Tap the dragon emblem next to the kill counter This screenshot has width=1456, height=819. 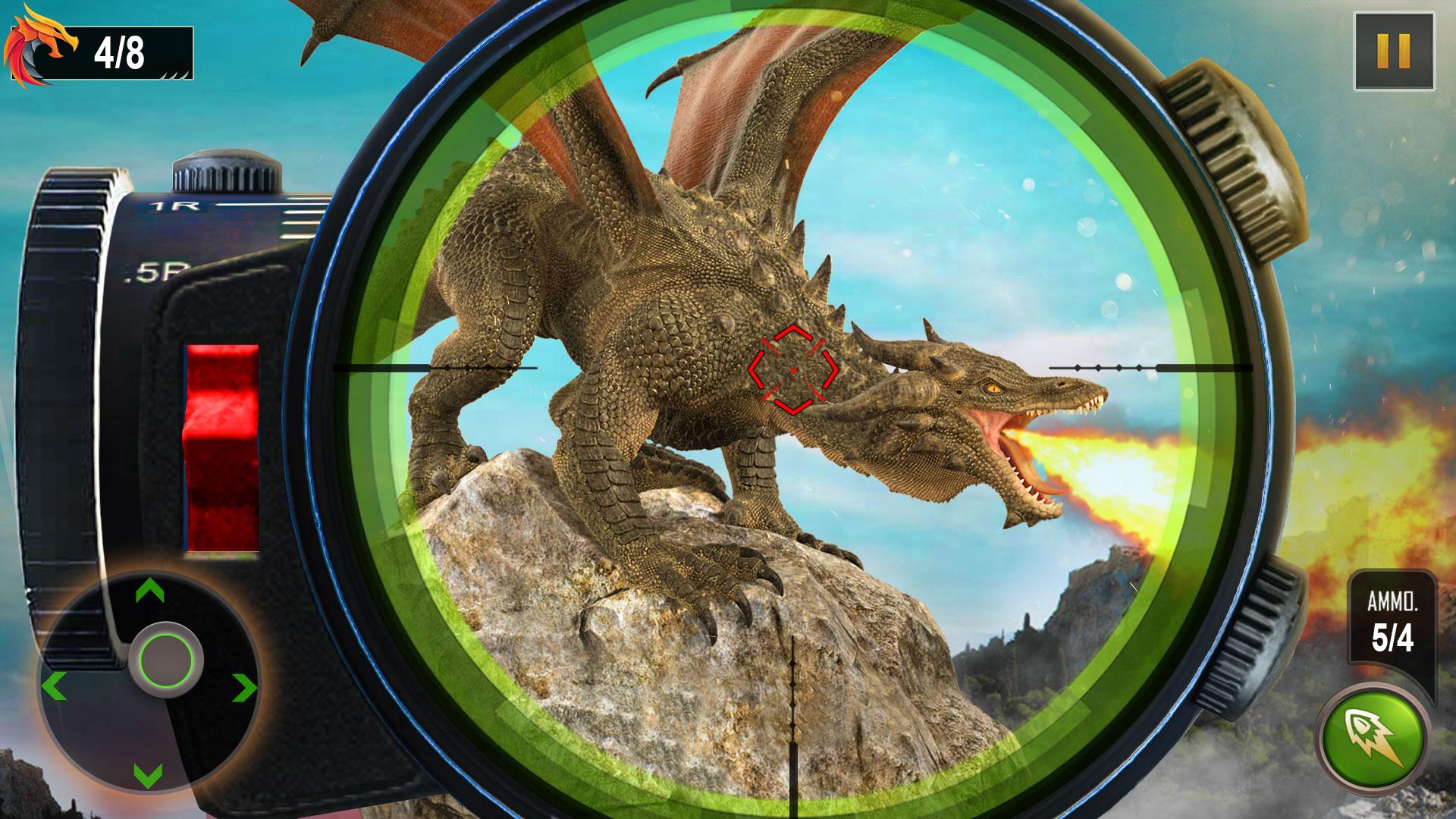pyautogui.click(x=39, y=47)
